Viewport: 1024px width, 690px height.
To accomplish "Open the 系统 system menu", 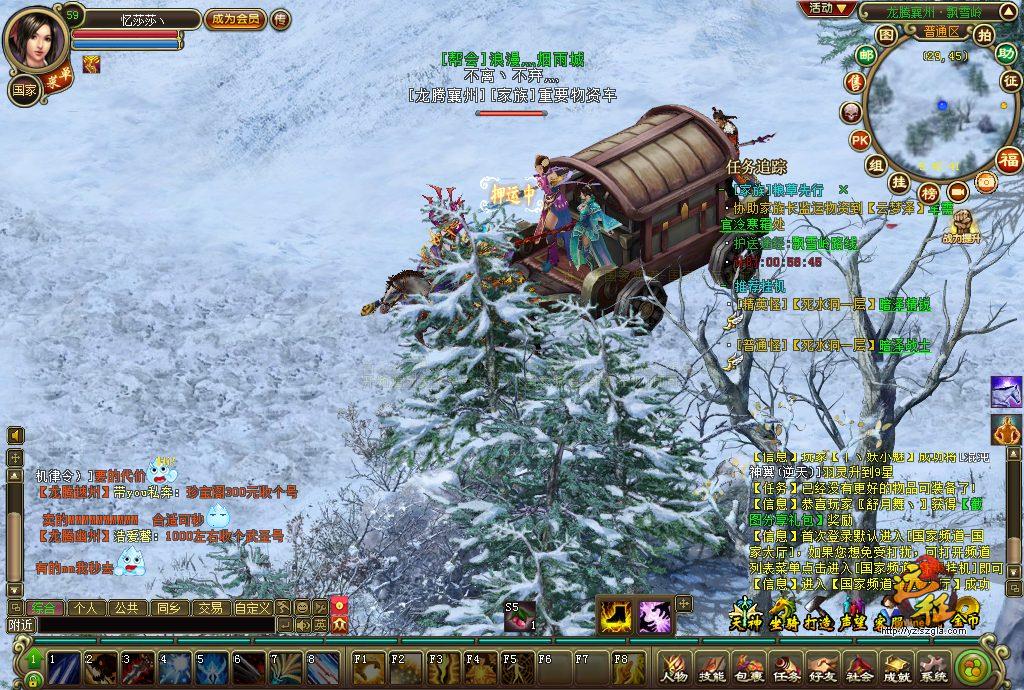I will point(934,666).
